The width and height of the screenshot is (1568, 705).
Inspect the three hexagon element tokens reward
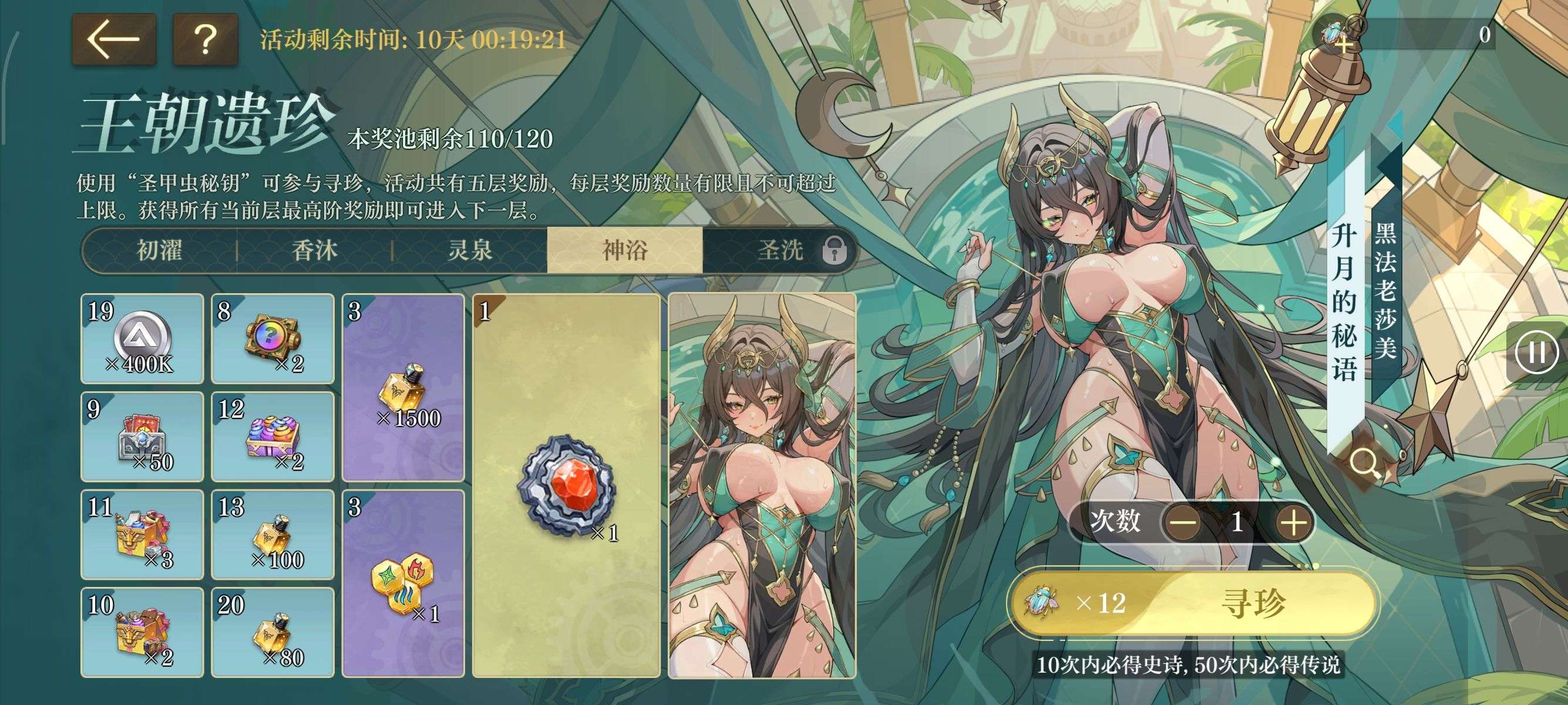(403, 583)
